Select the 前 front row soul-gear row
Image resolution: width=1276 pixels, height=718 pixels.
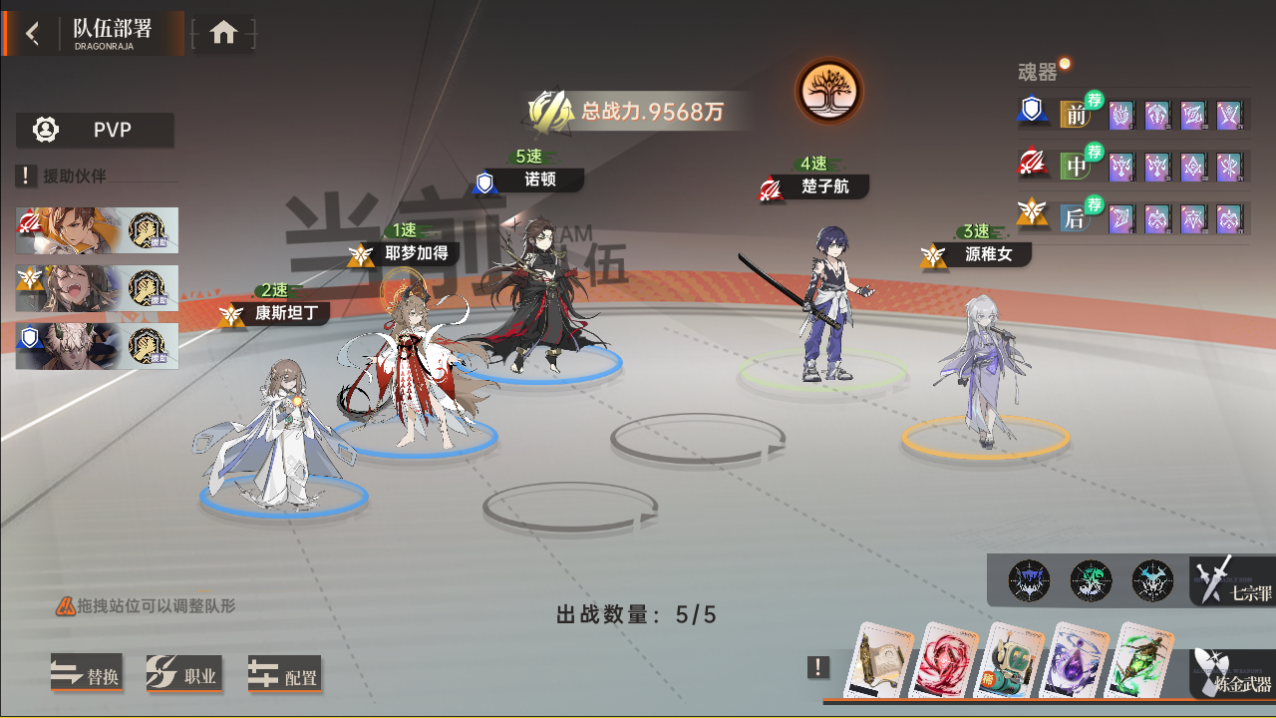tap(1075, 114)
